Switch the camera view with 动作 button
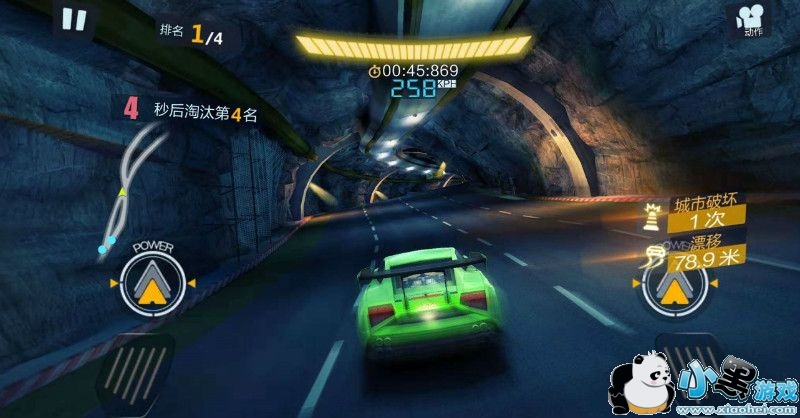Image resolution: width=800 pixels, height=418 pixels. pyautogui.click(x=752, y=20)
